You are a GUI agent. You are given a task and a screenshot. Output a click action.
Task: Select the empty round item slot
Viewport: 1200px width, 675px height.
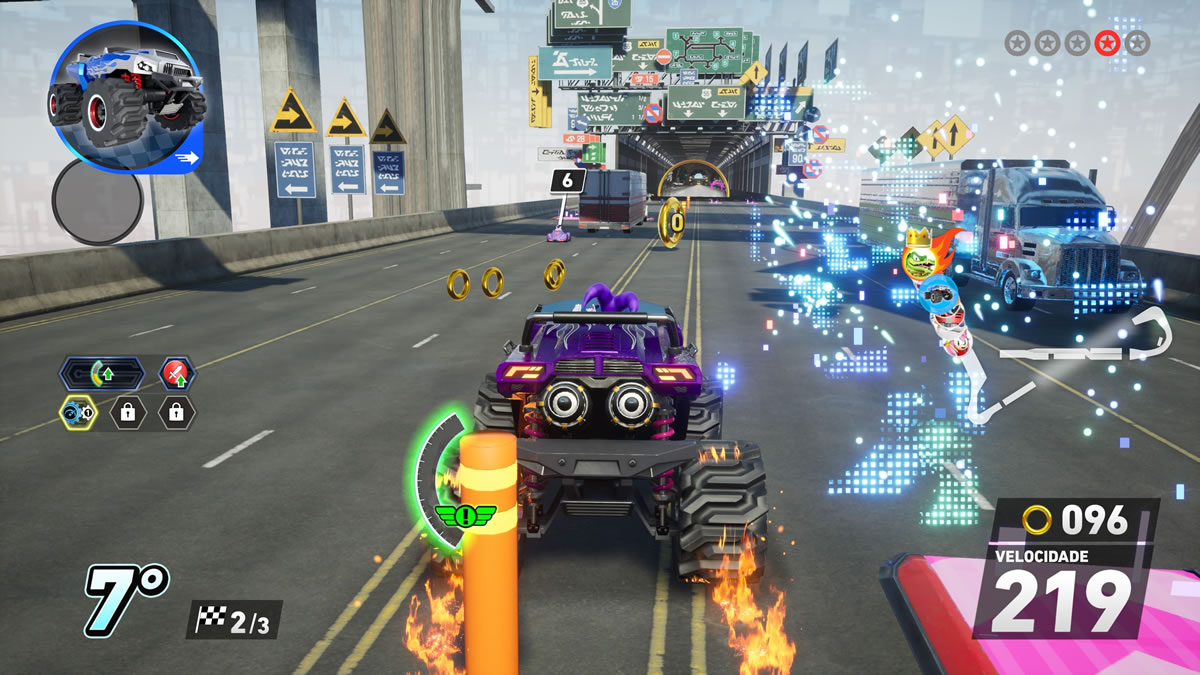tap(97, 201)
